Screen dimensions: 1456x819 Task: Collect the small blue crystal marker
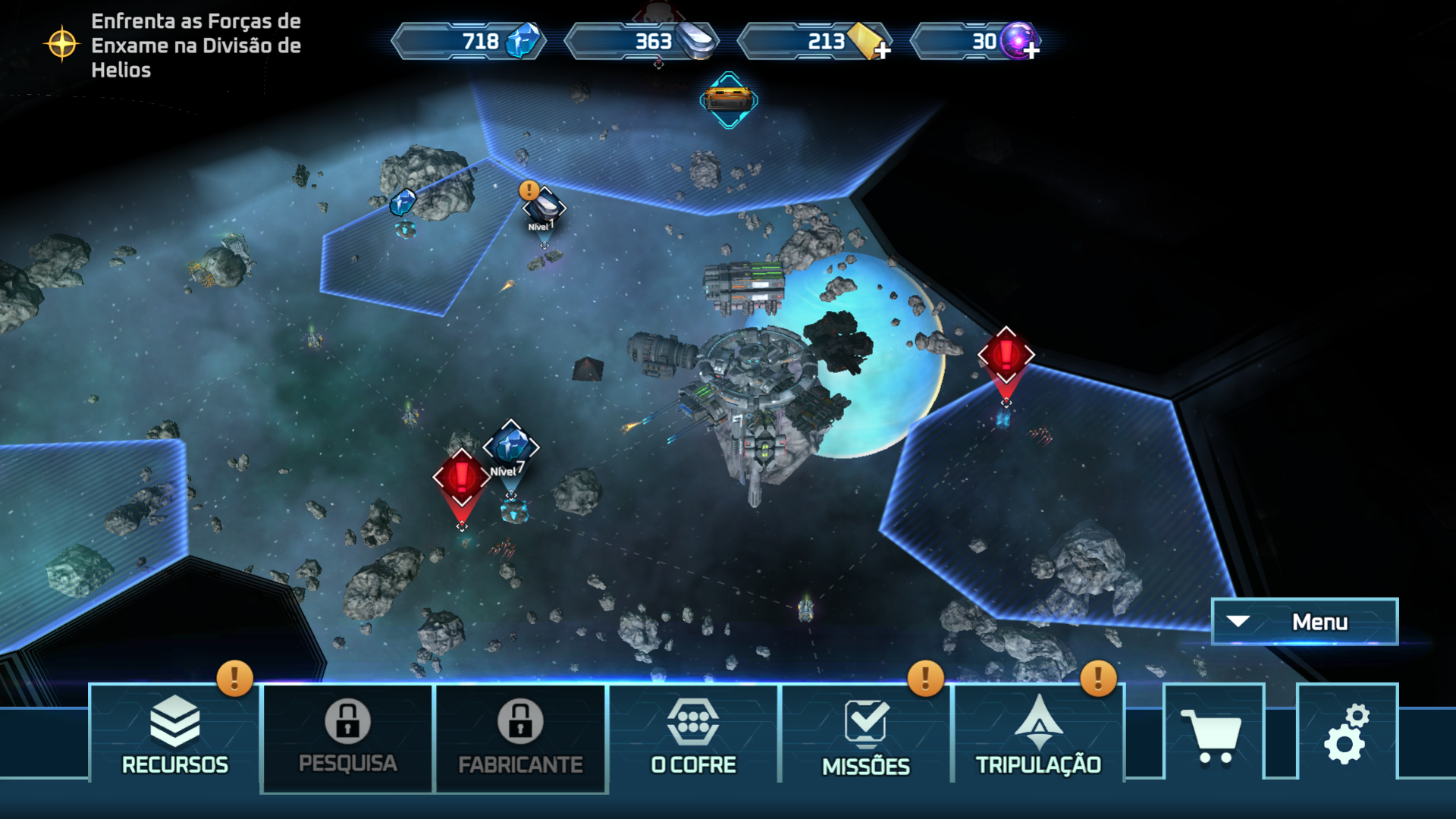click(403, 202)
